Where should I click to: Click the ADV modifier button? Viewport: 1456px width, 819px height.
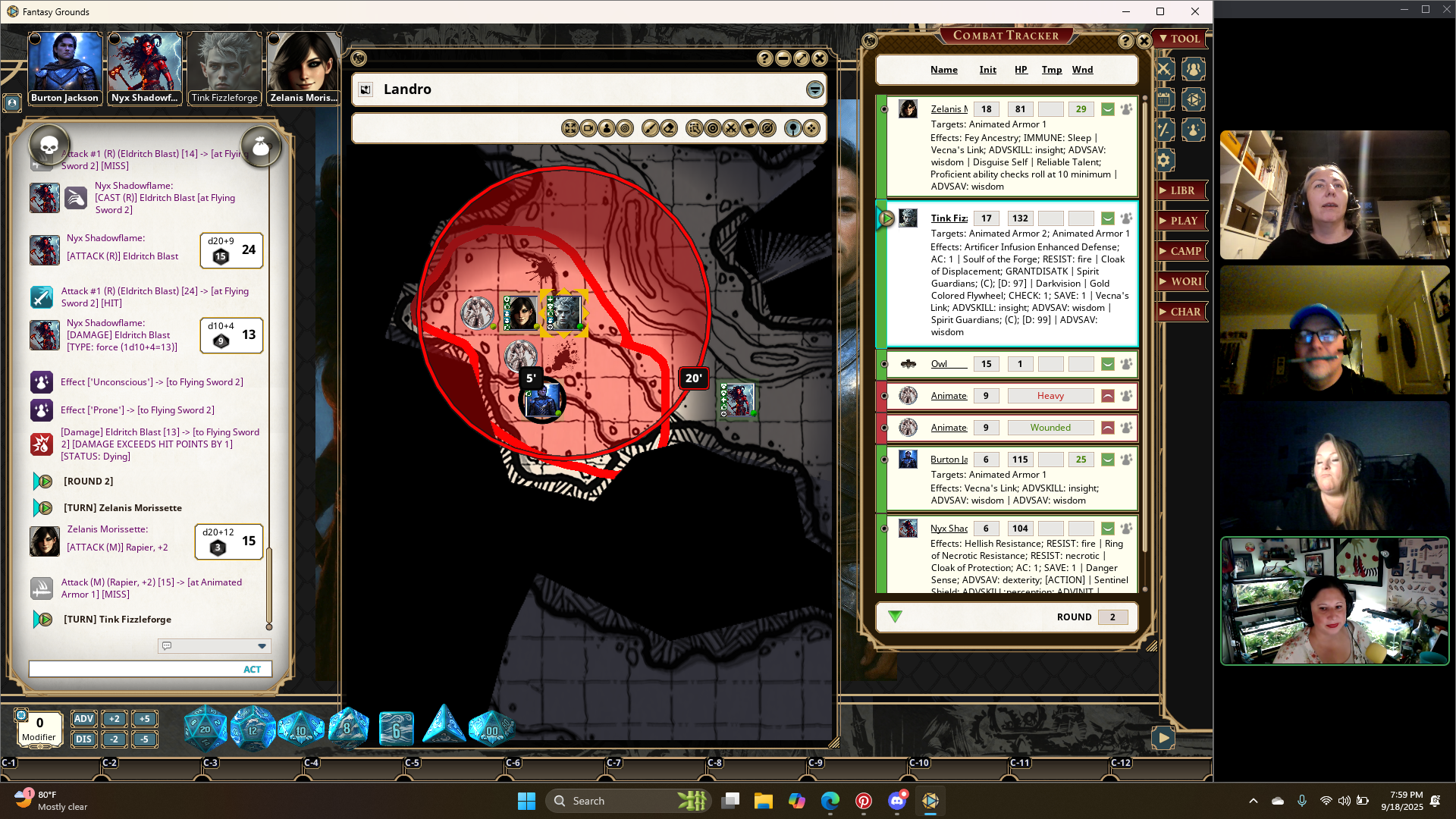[x=83, y=719]
